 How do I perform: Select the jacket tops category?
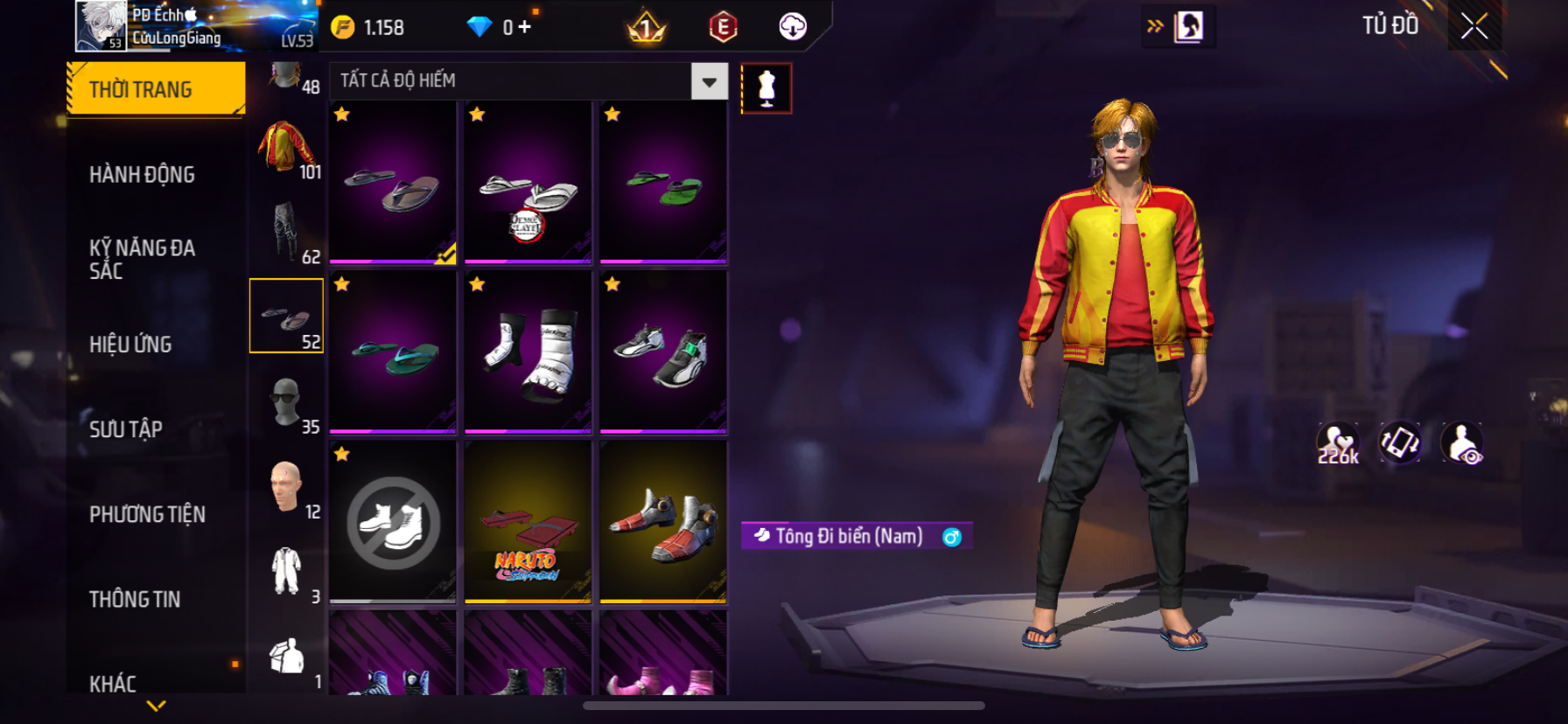click(286, 147)
